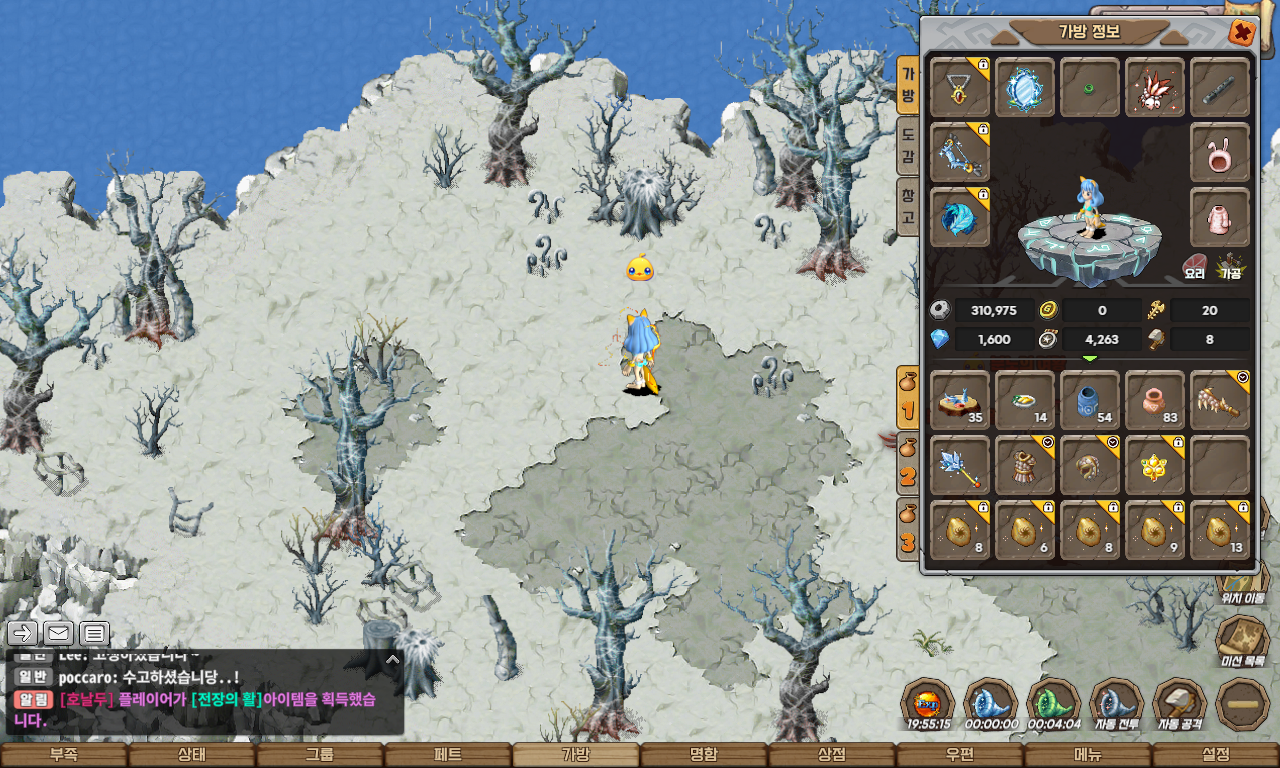
Task: Open the 설정 settings menu
Action: [1216, 755]
